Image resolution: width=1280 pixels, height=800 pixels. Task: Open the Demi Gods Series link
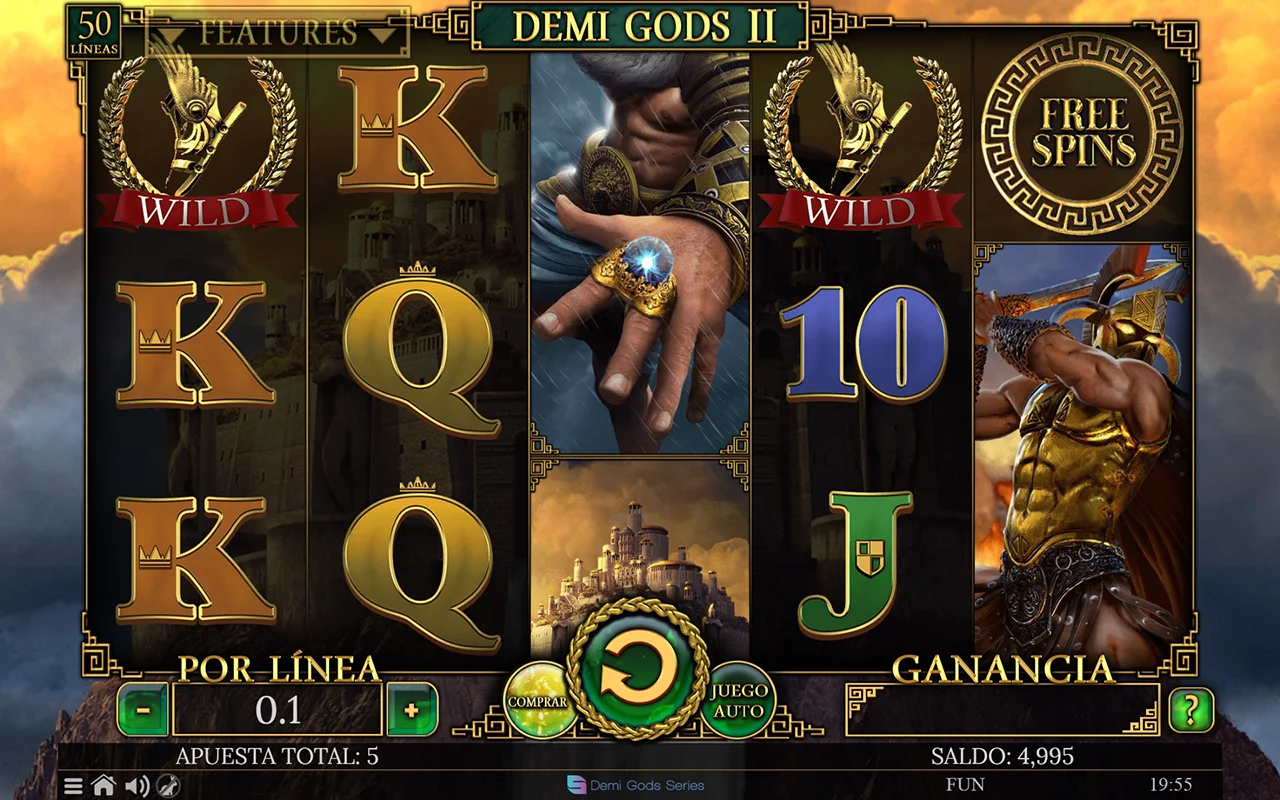(x=636, y=785)
